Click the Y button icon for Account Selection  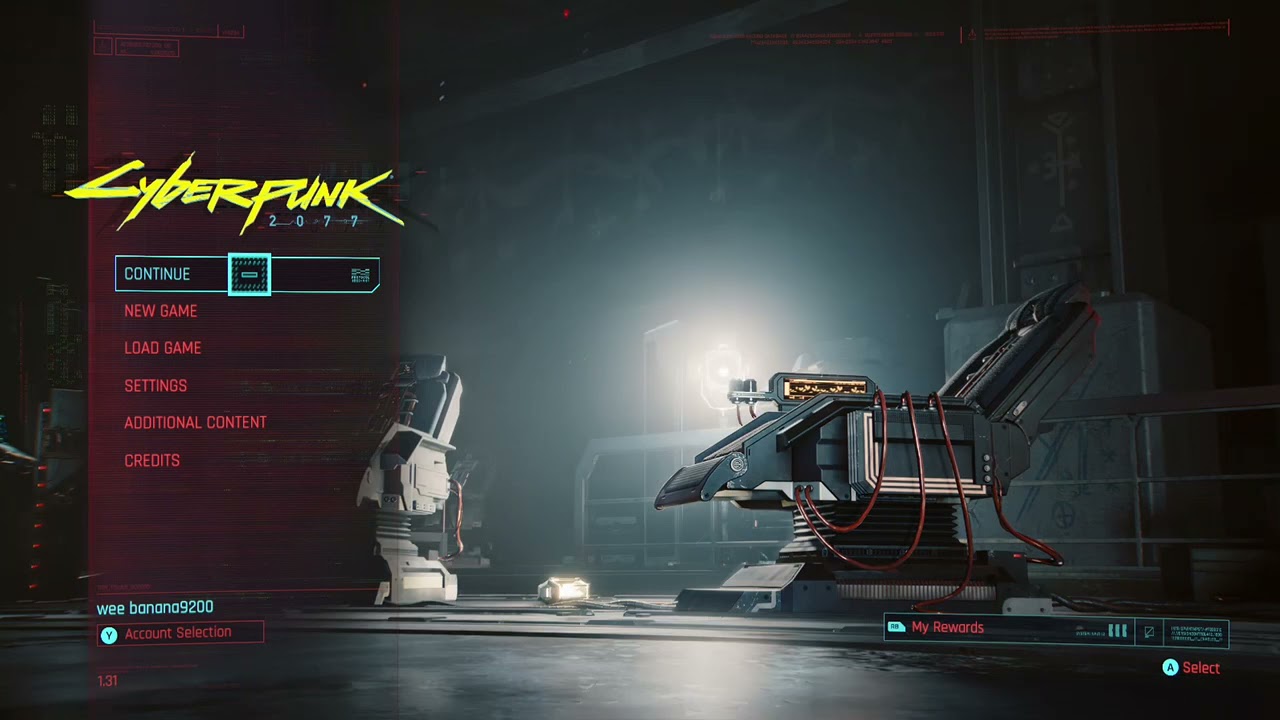[109, 633]
